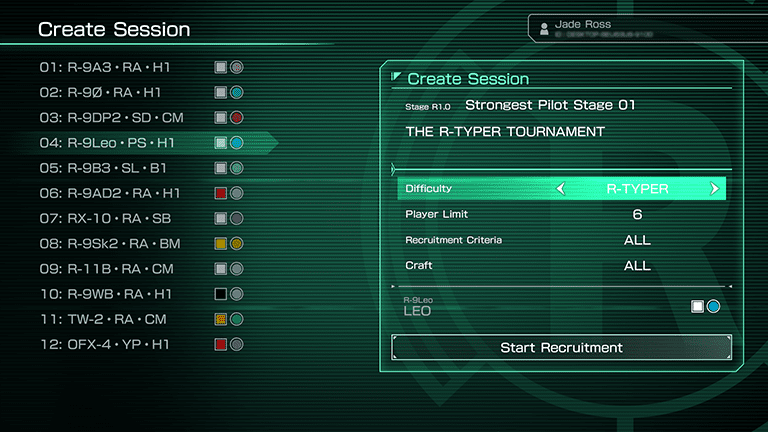The image size is (768, 432).
Task: Select the Craft option row
Action: pos(561,266)
